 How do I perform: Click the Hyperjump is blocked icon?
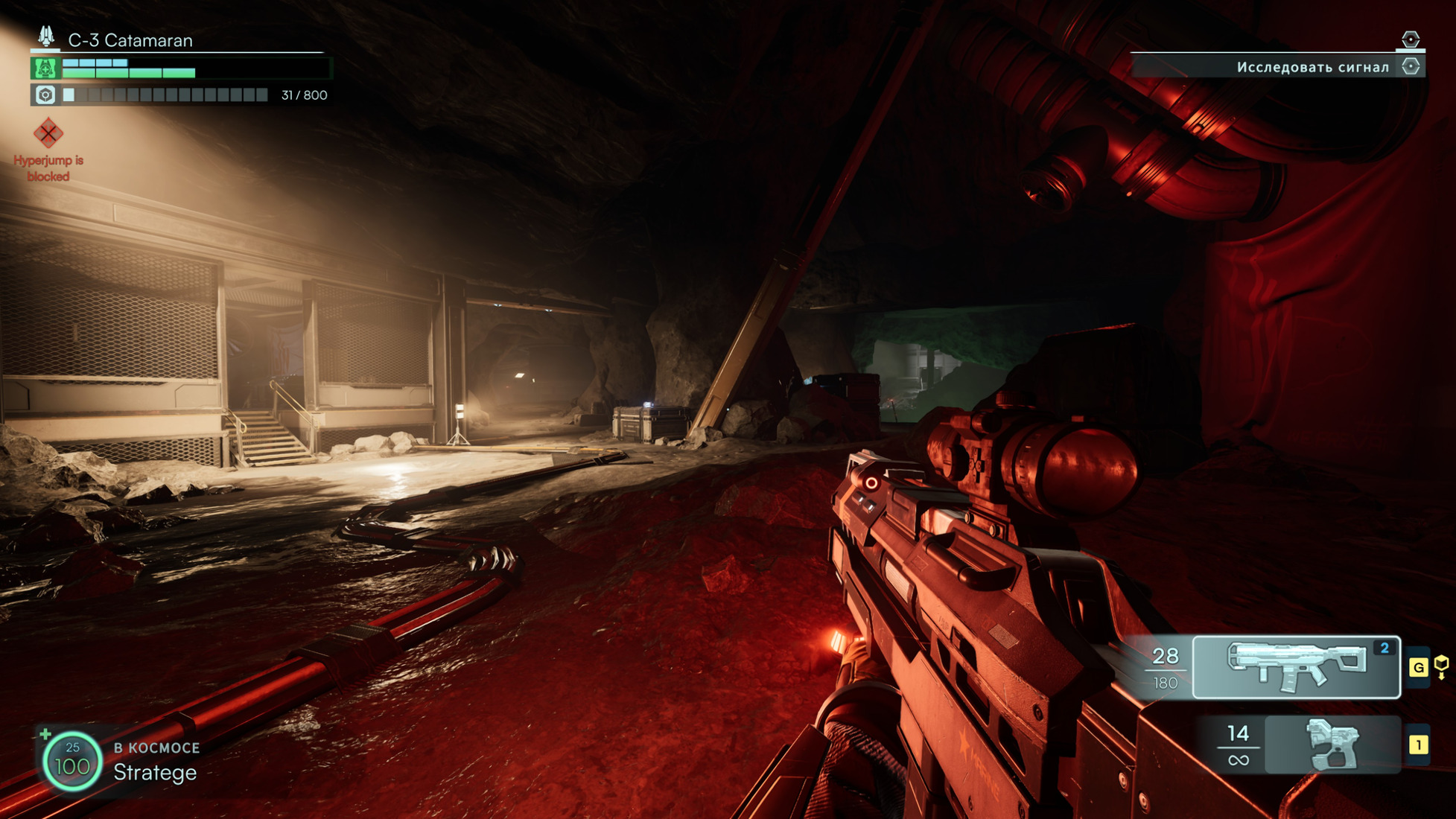(48, 134)
